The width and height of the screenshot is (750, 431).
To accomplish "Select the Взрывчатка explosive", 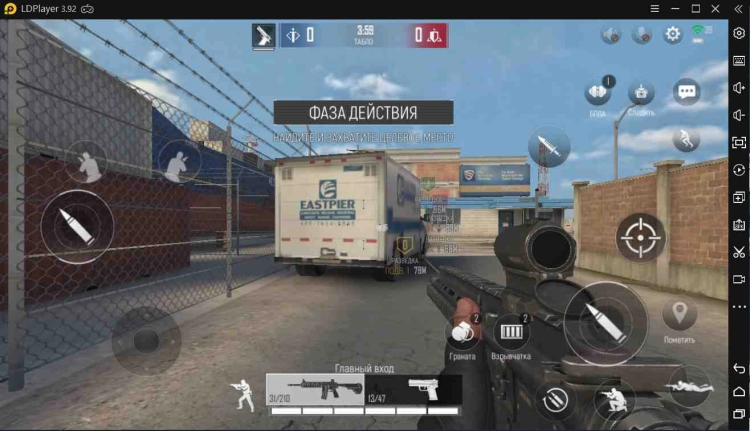I will [511, 333].
